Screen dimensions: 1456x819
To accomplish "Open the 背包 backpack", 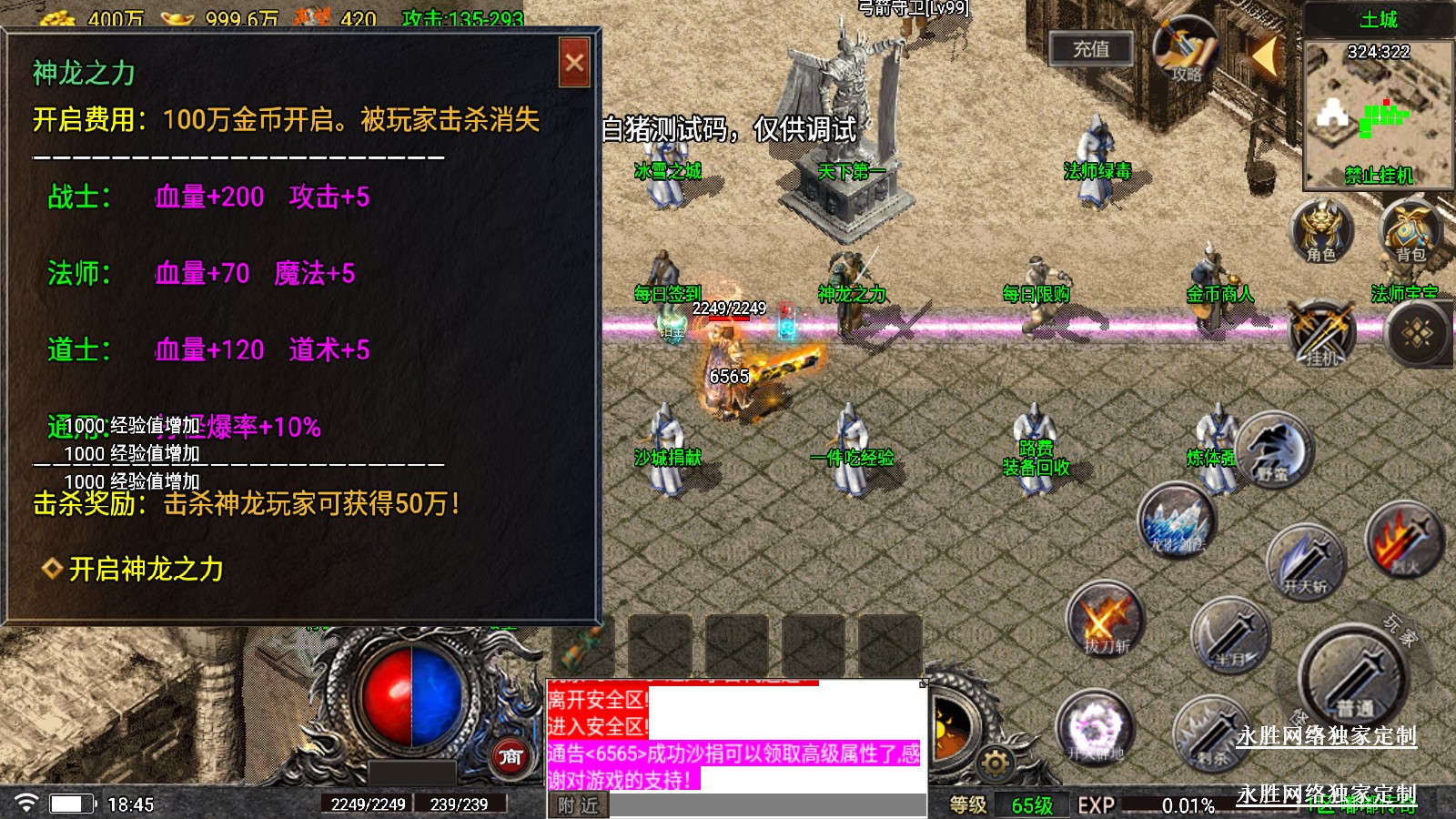I will point(1410,231).
